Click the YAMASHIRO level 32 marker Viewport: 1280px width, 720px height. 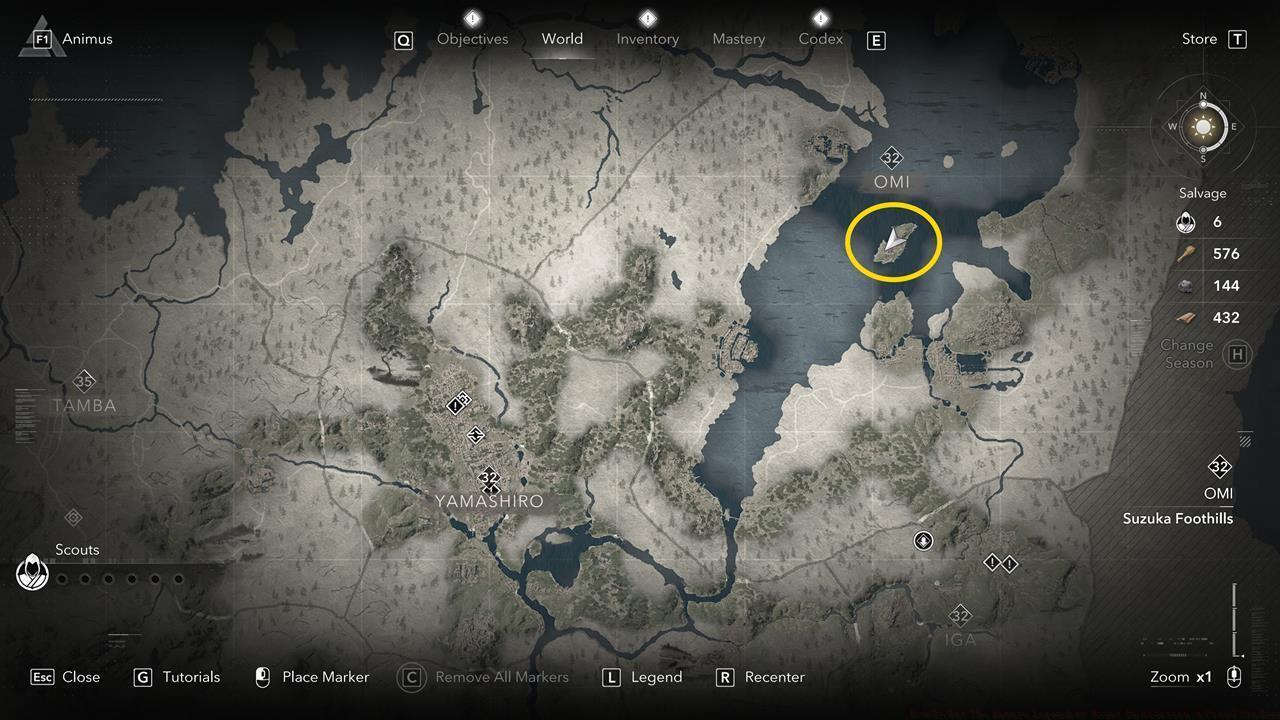[x=488, y=478]
